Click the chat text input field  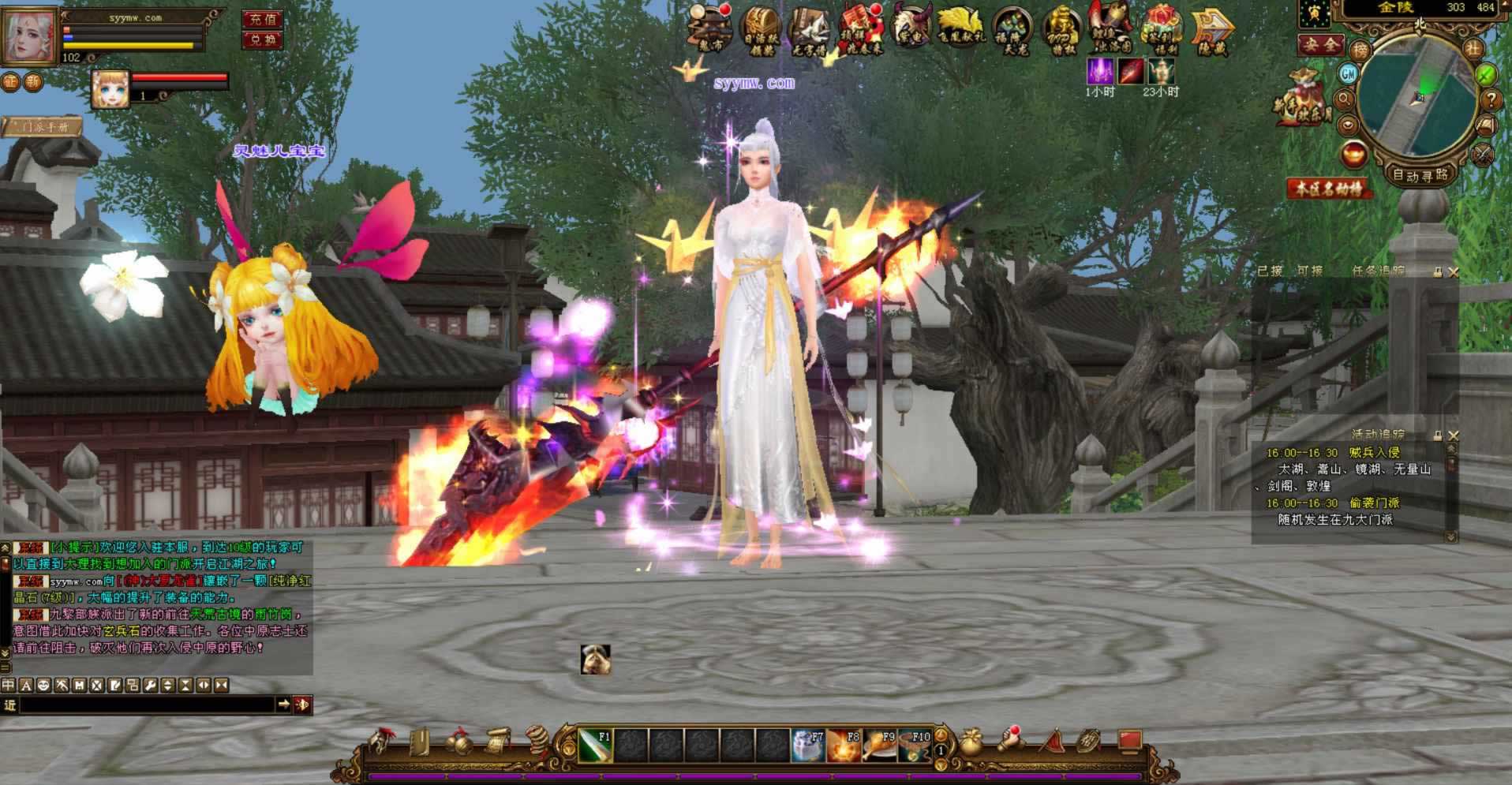pos(146,705)
